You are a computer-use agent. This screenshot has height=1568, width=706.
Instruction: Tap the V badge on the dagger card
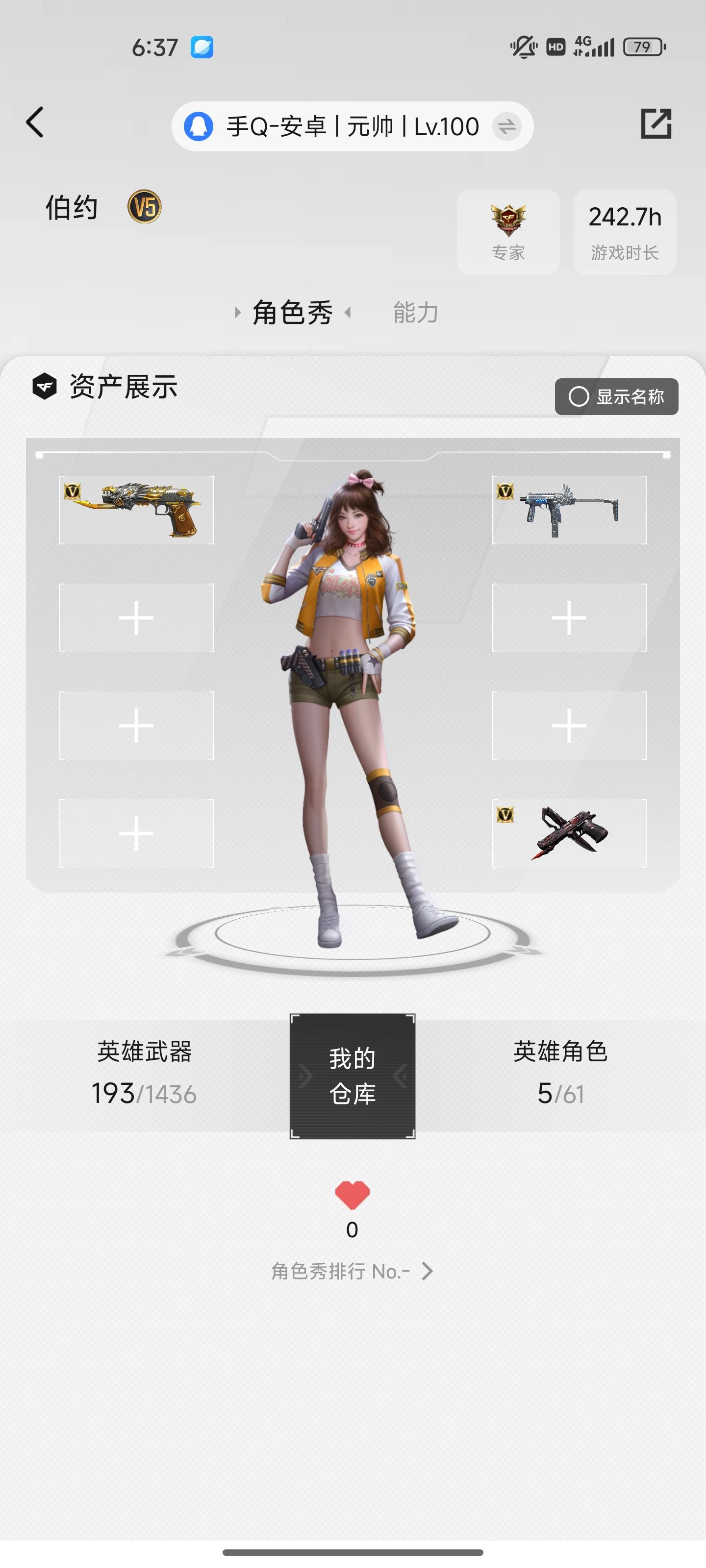click(x=504, y=815)
